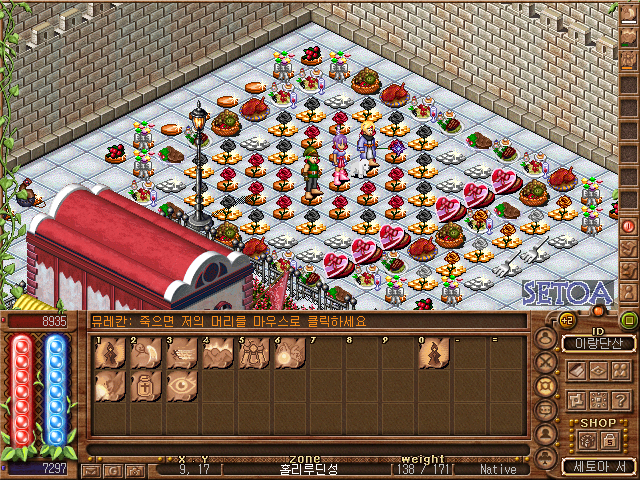Click the shield round button
This screenshot has width=640, height=480.
pyautogui.click(x=546, y=386)
